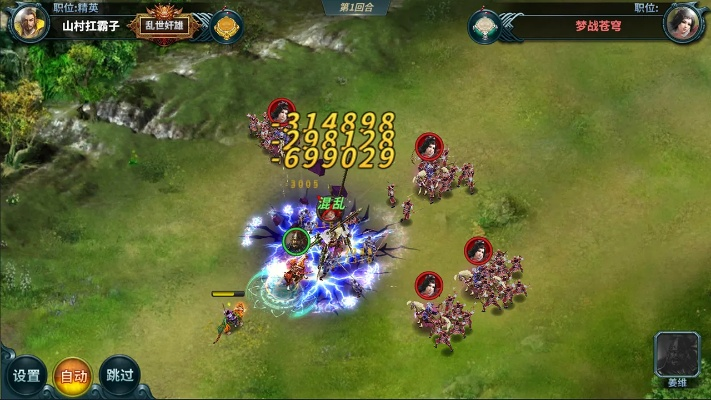Toggle the 自动 auto-battle button
Viewport: 711px width, 400px height.
(73, 376)
